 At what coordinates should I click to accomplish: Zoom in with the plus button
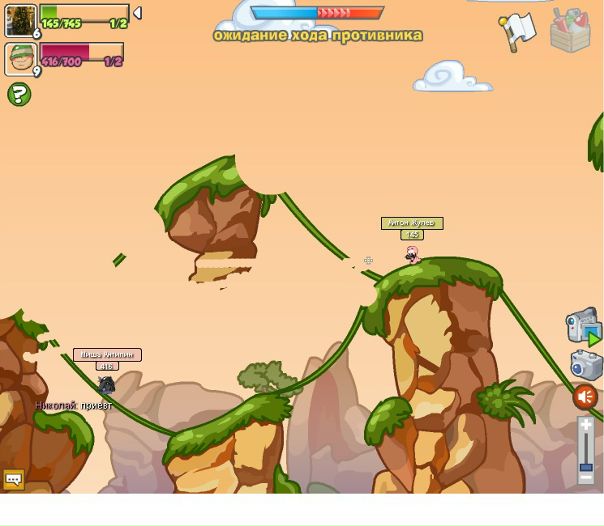click(587, 424)
